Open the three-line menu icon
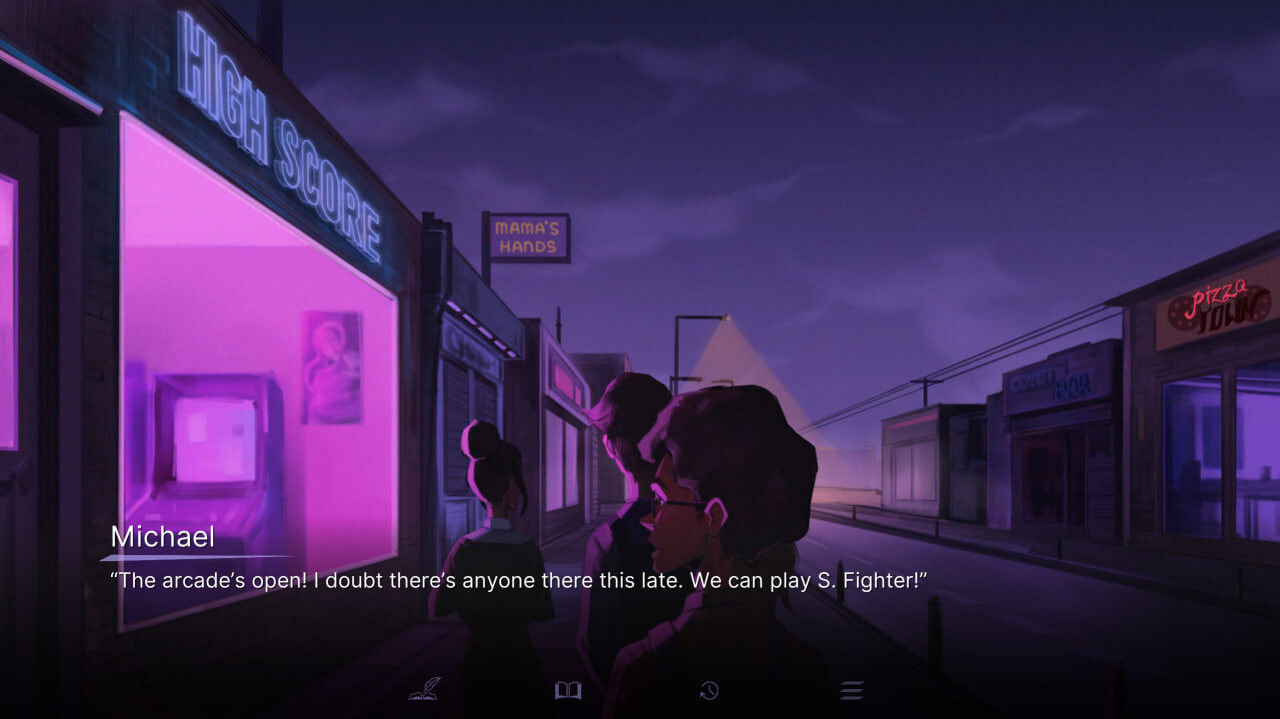Screen dimensions: 1280x719 pos(851,690)
